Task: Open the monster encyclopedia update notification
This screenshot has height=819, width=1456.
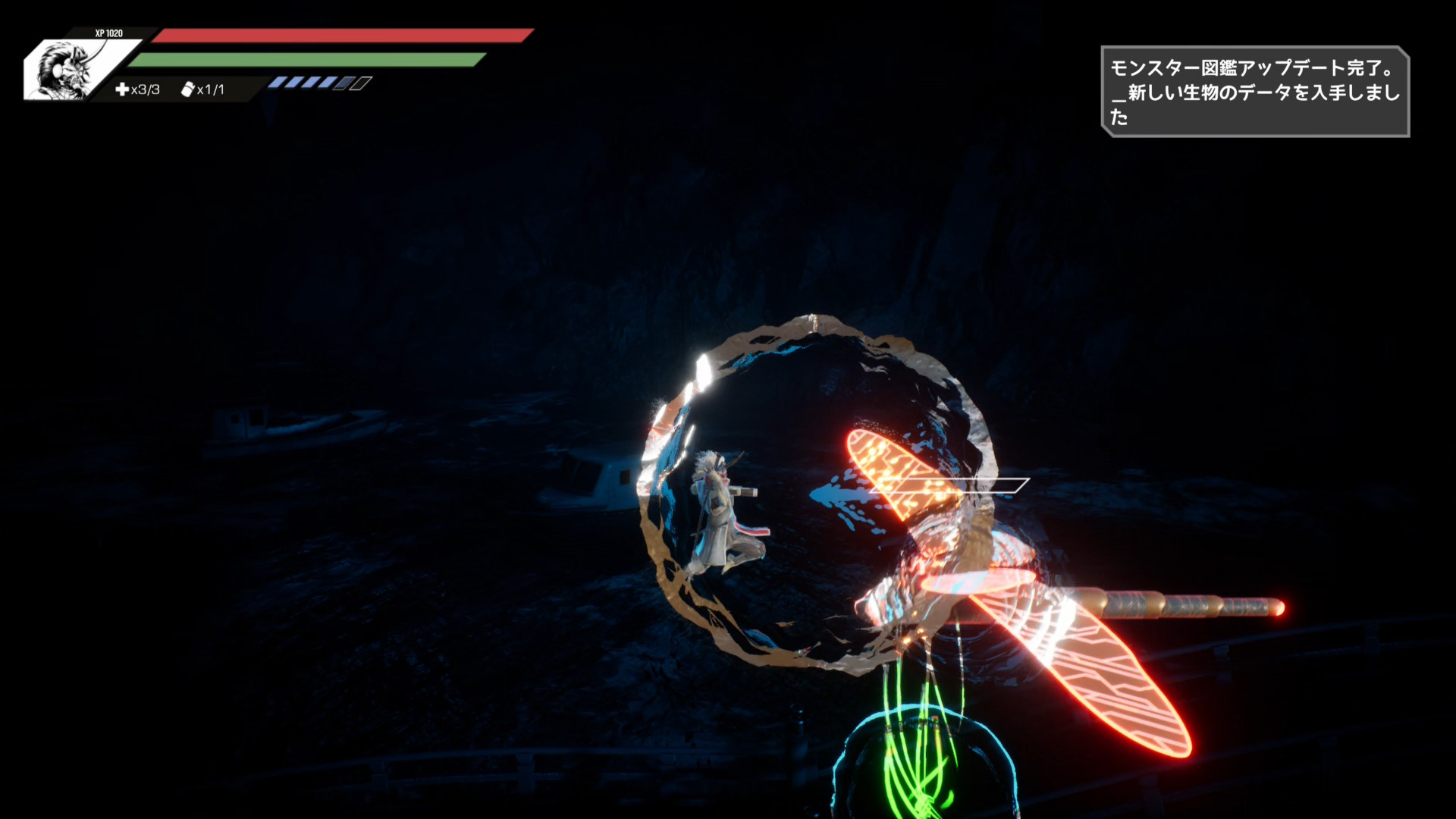Action: (1254, 92)
